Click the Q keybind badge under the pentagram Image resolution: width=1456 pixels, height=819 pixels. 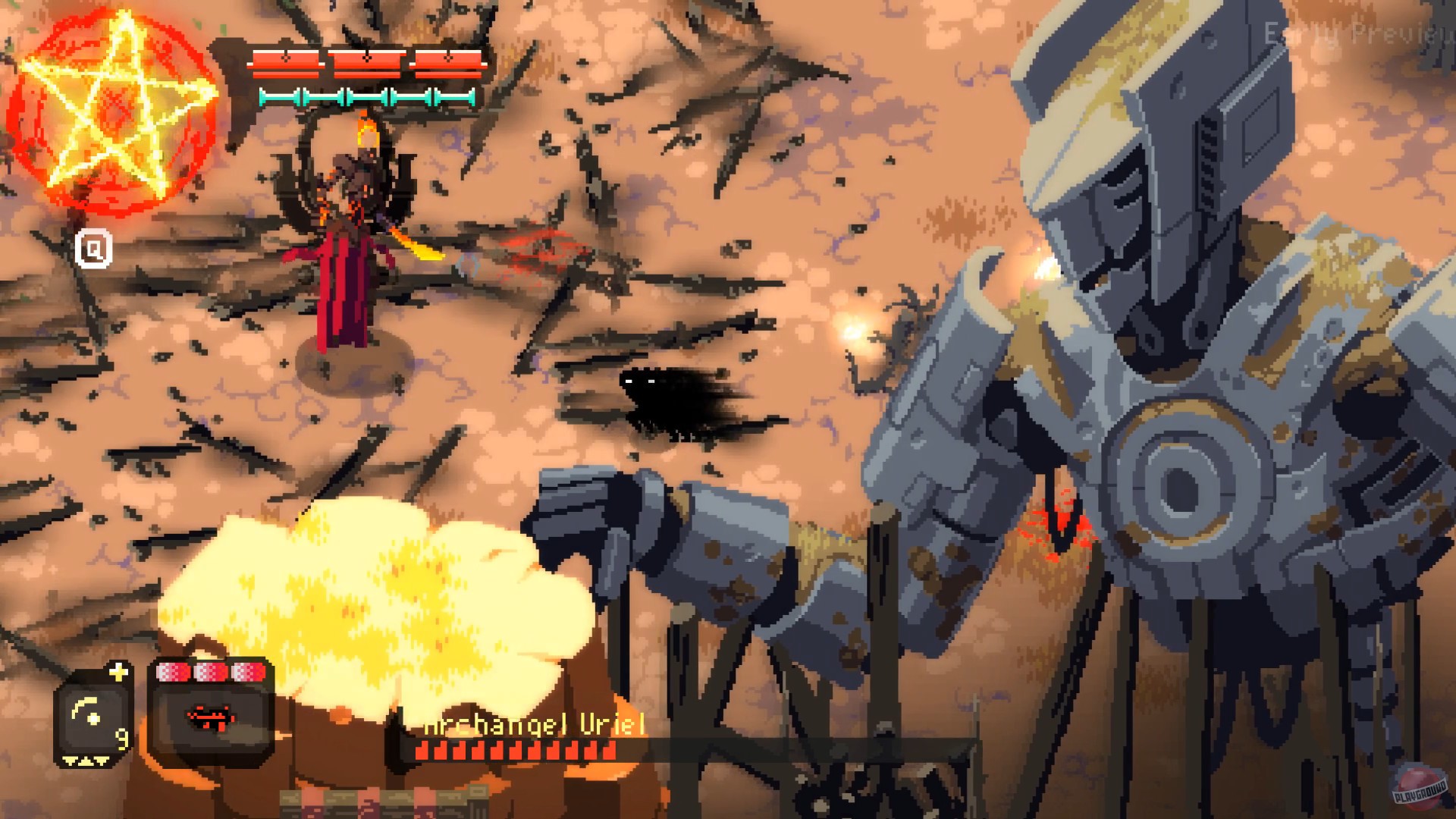point(95,250)
